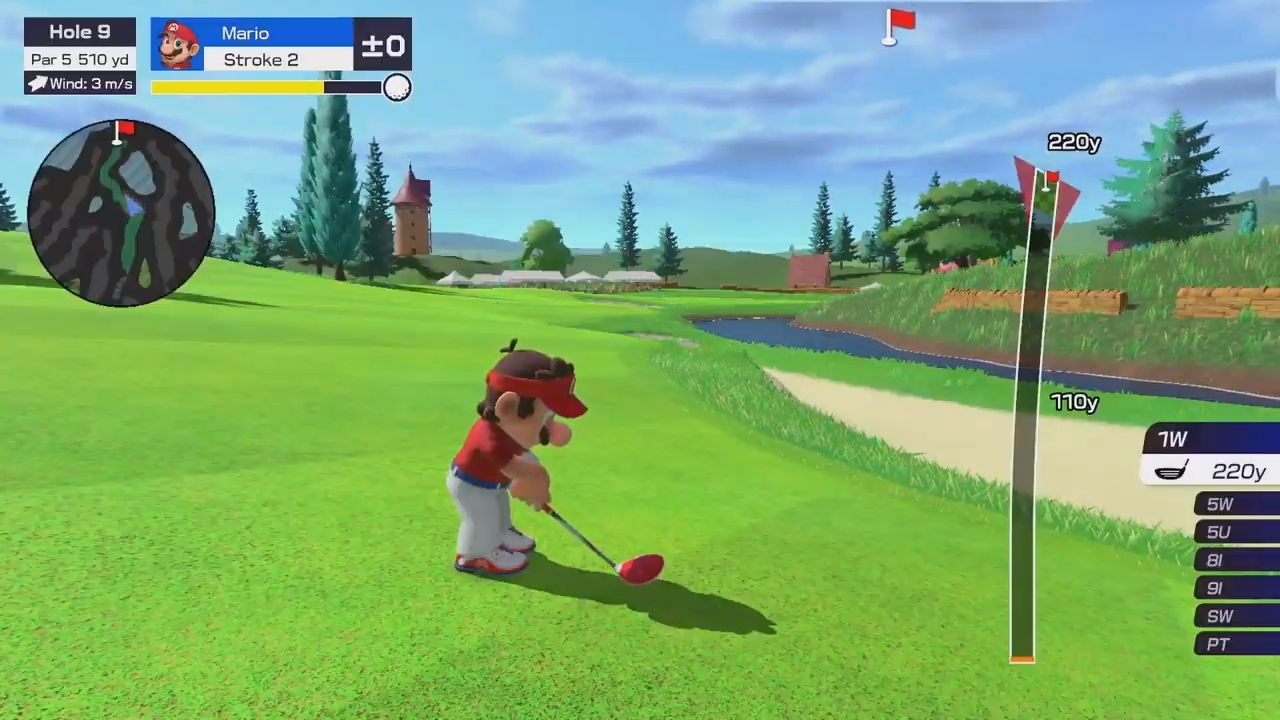Choose the 5W club
The image size is (1280, 720).
coord(1236,504)
